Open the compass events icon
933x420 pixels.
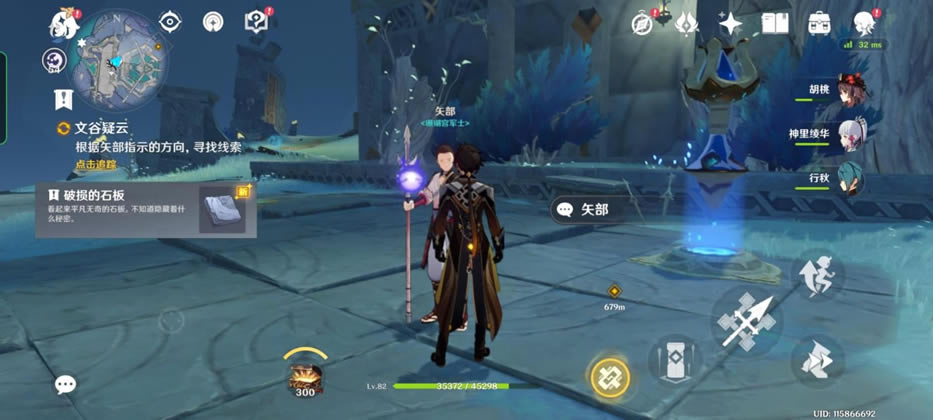click(x=642, y=23)
